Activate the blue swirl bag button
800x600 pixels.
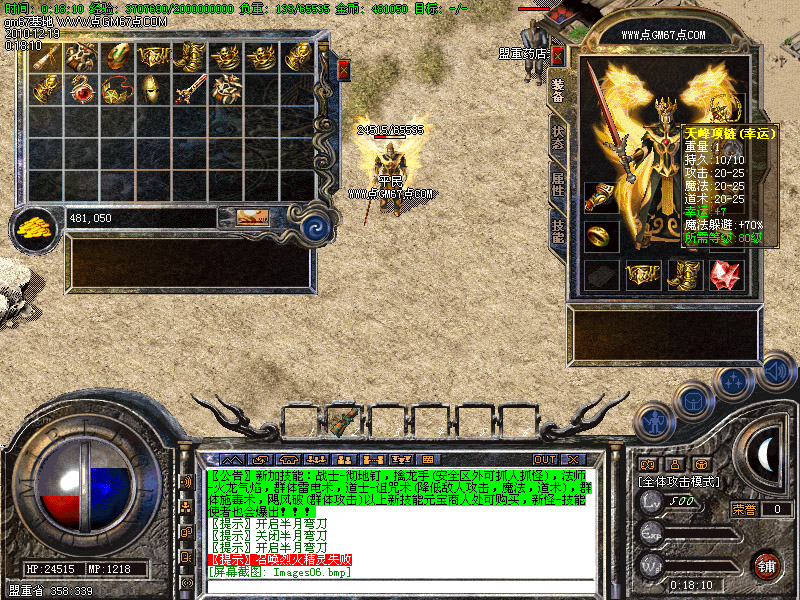317,226
